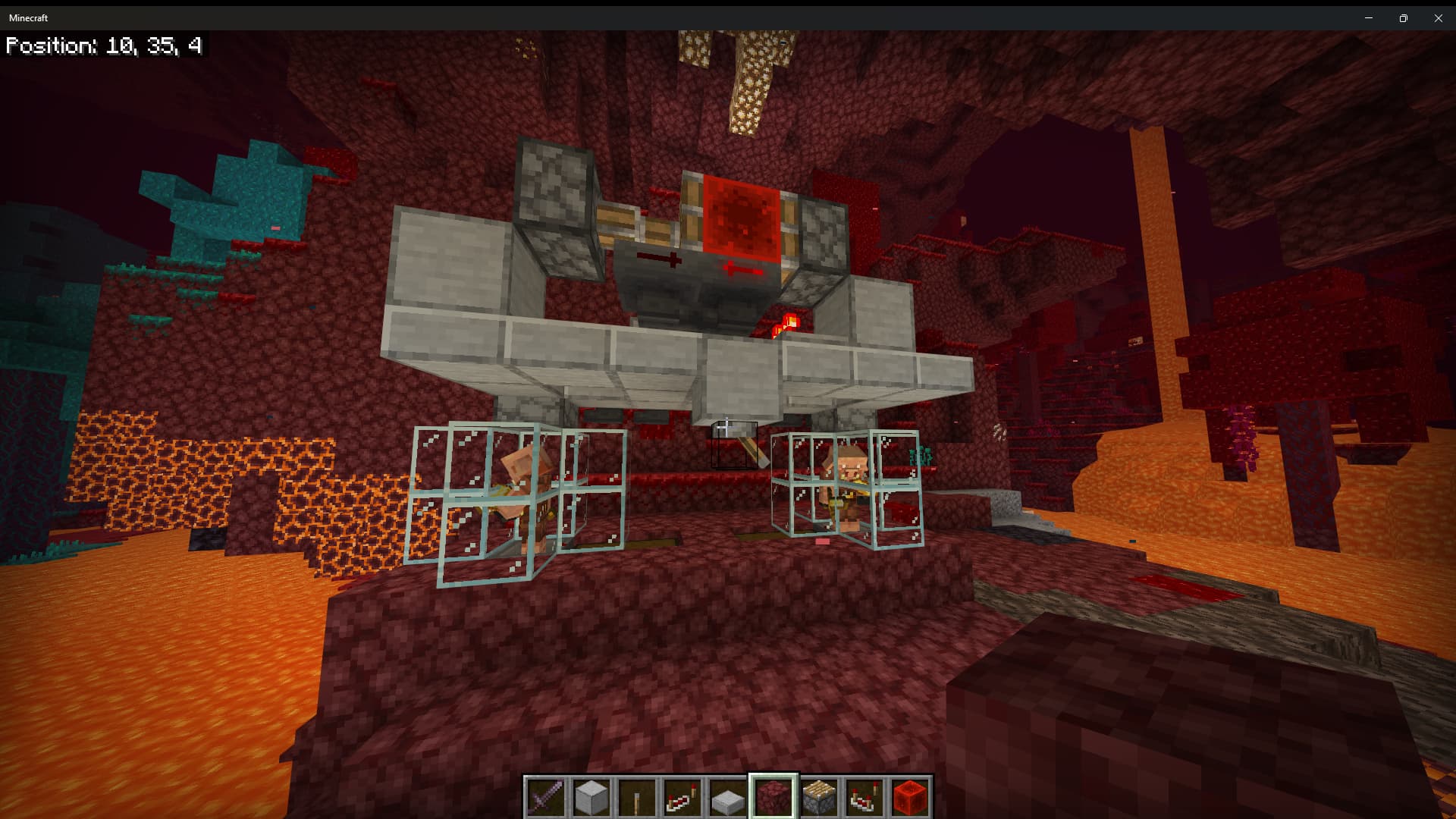Select the smooth stone block slot
Viewport: 1456px width, 819px height.
pyautogui.click(x=591, y=797)
